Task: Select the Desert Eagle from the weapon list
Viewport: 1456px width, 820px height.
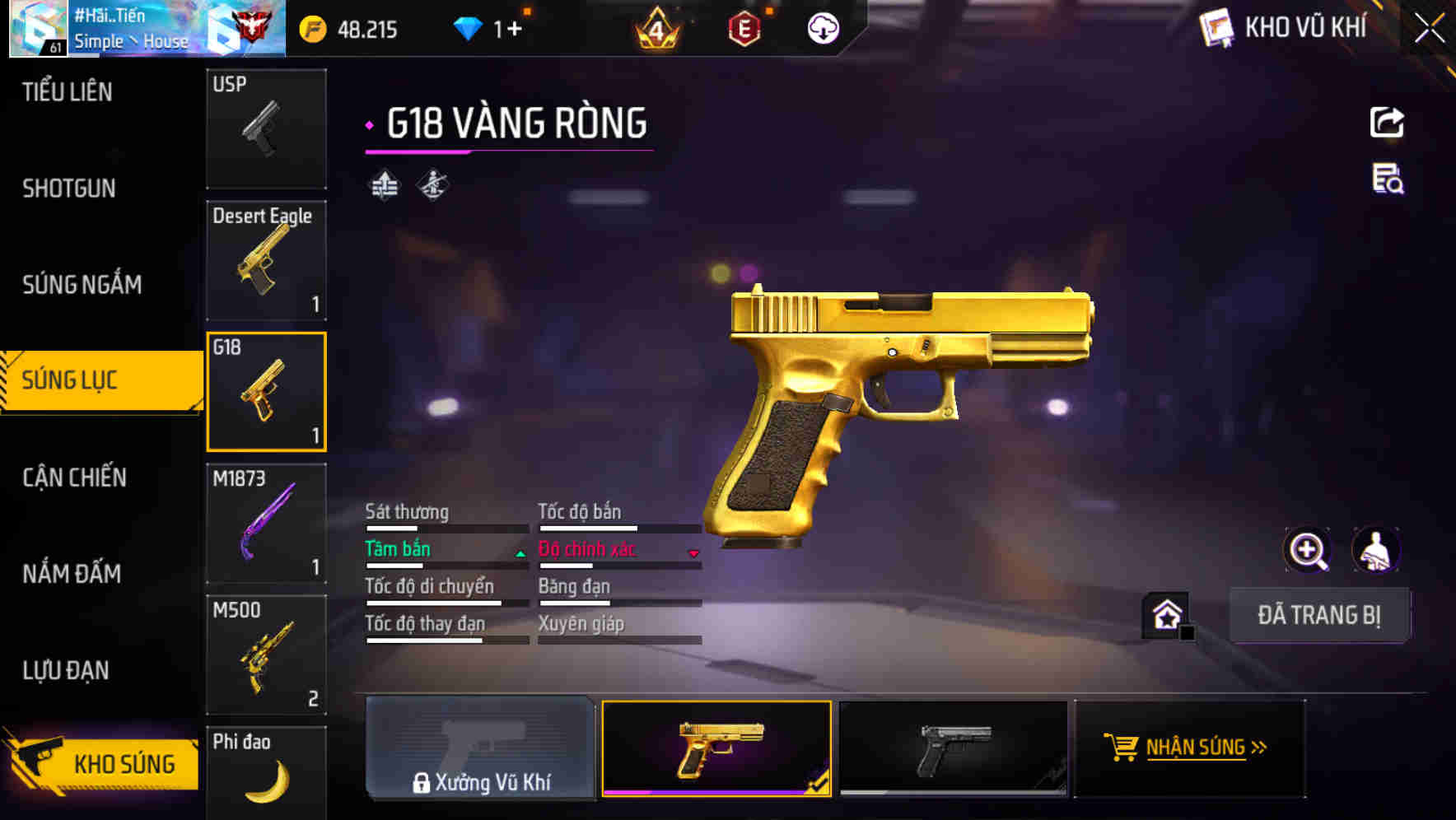Action: [266, 259]
